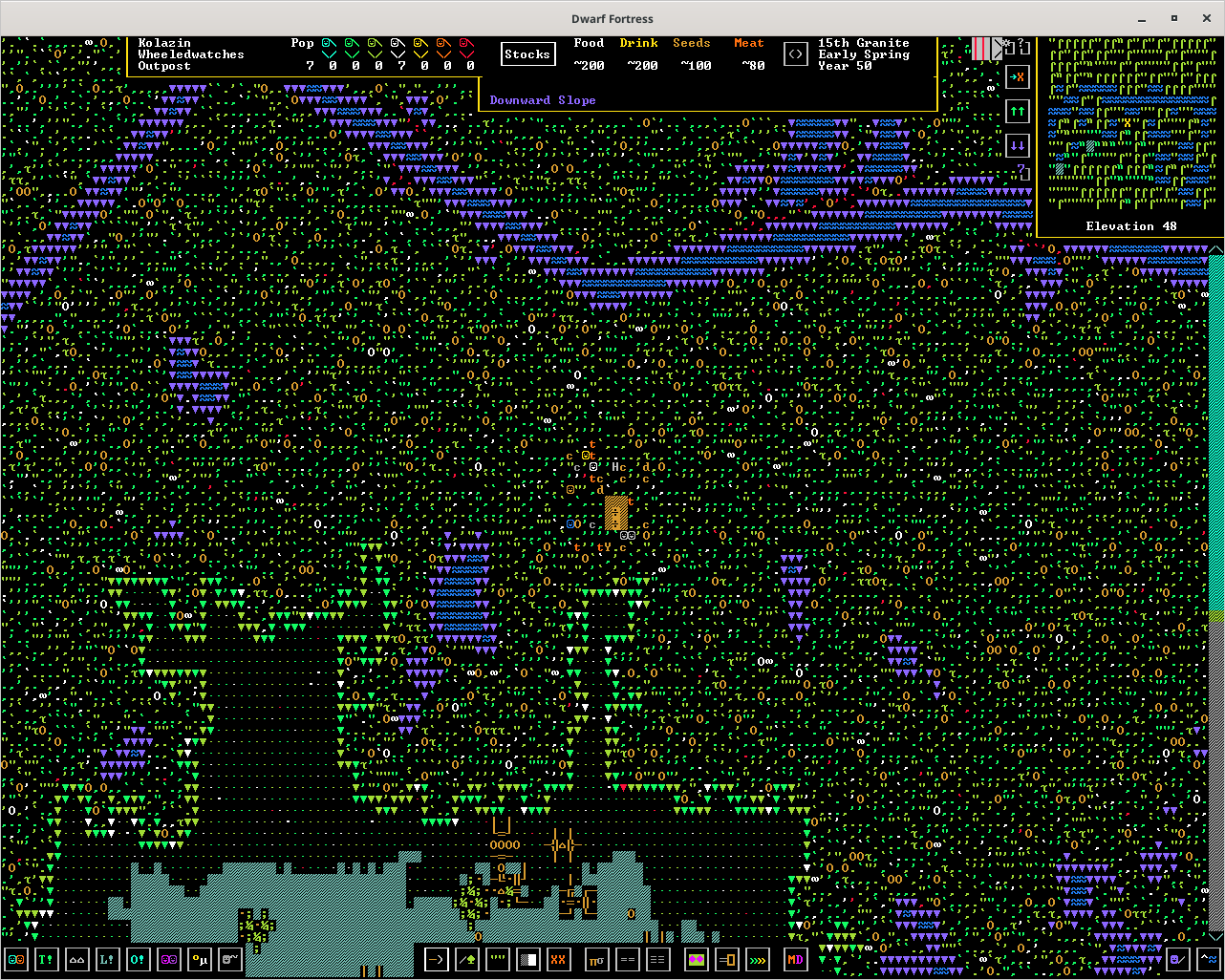Image resolution: width=1225 pixels, height=980 pixels.
Task: Open the magenta faces nobles button
Action: [169, 959]
